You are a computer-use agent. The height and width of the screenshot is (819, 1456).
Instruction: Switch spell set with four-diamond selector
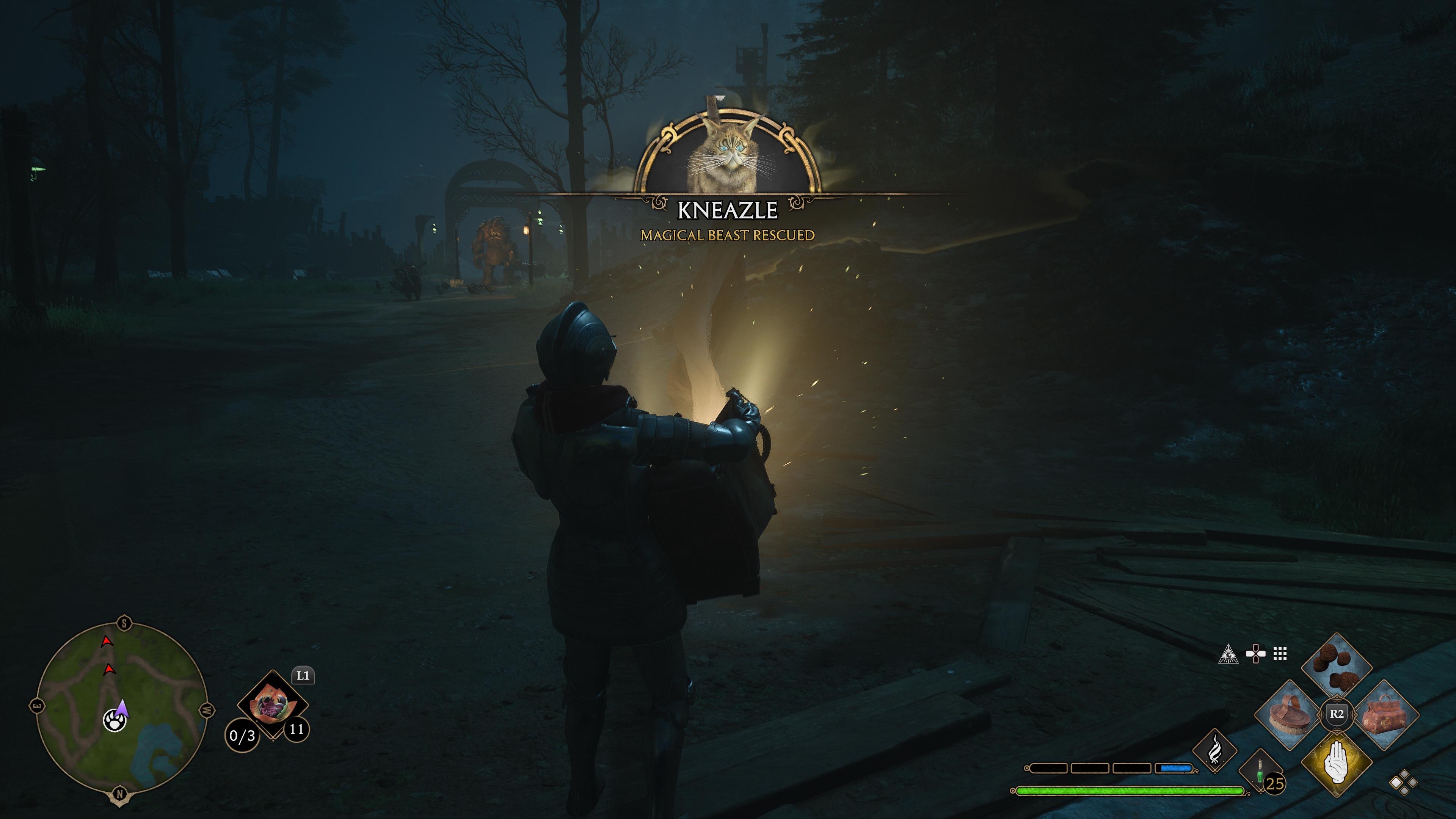tap(1403, 783)
